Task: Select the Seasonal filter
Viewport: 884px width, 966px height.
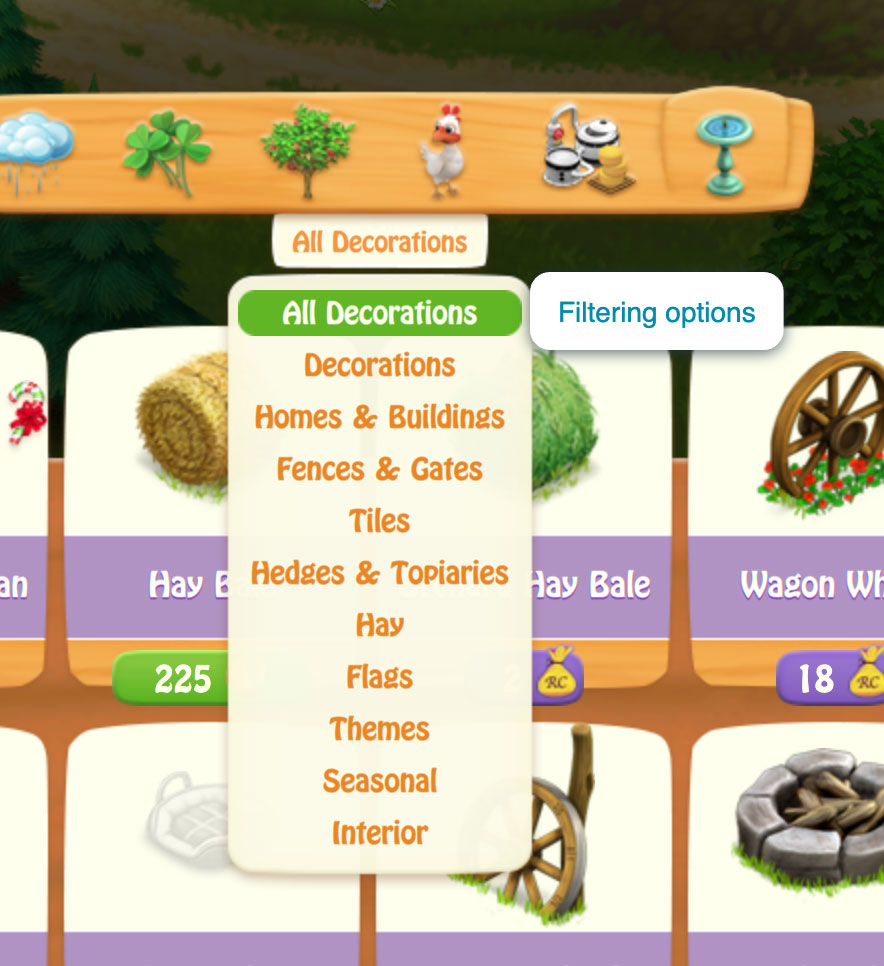Action: (380, 781)
